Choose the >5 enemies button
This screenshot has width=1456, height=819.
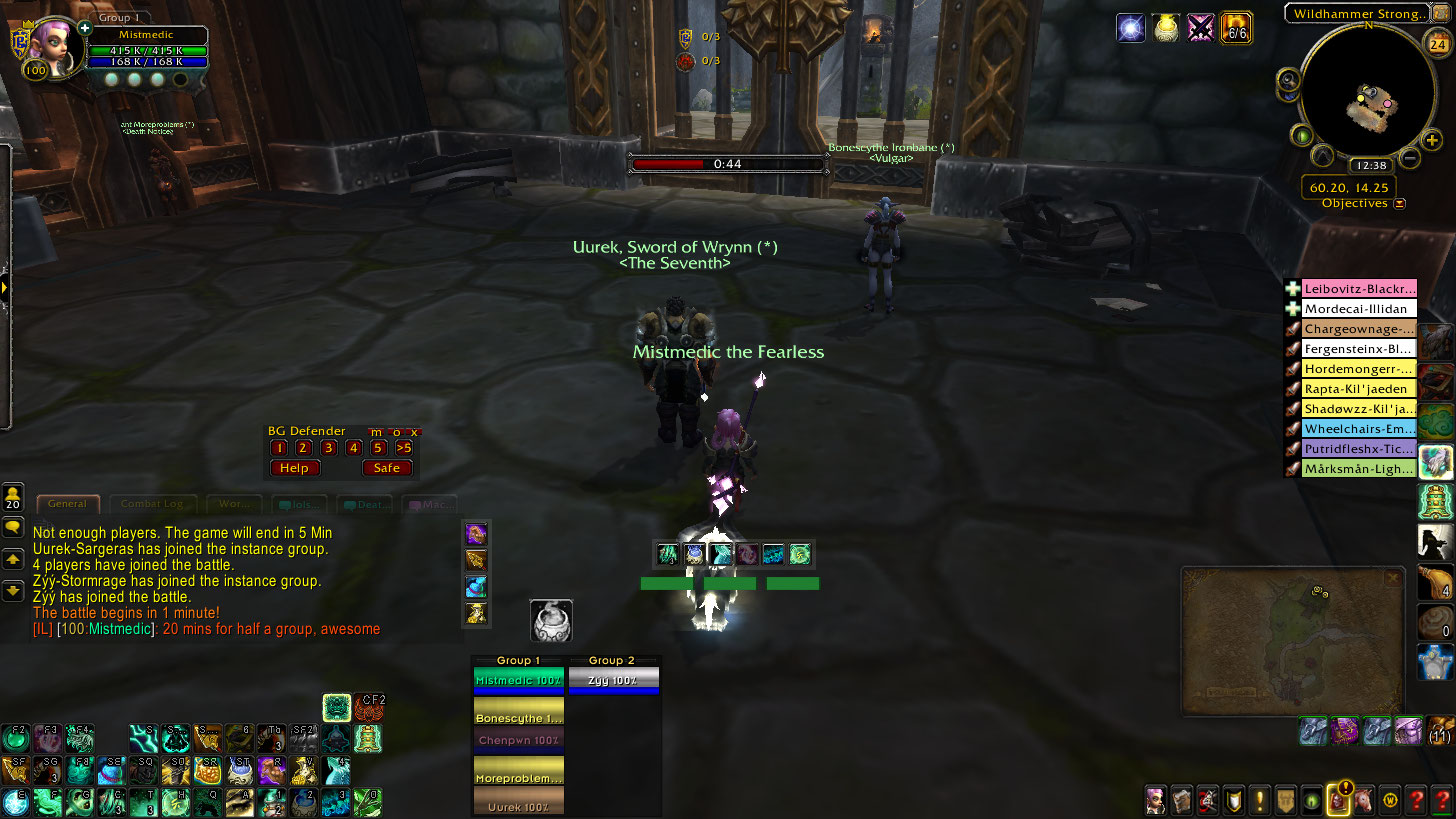404,448
